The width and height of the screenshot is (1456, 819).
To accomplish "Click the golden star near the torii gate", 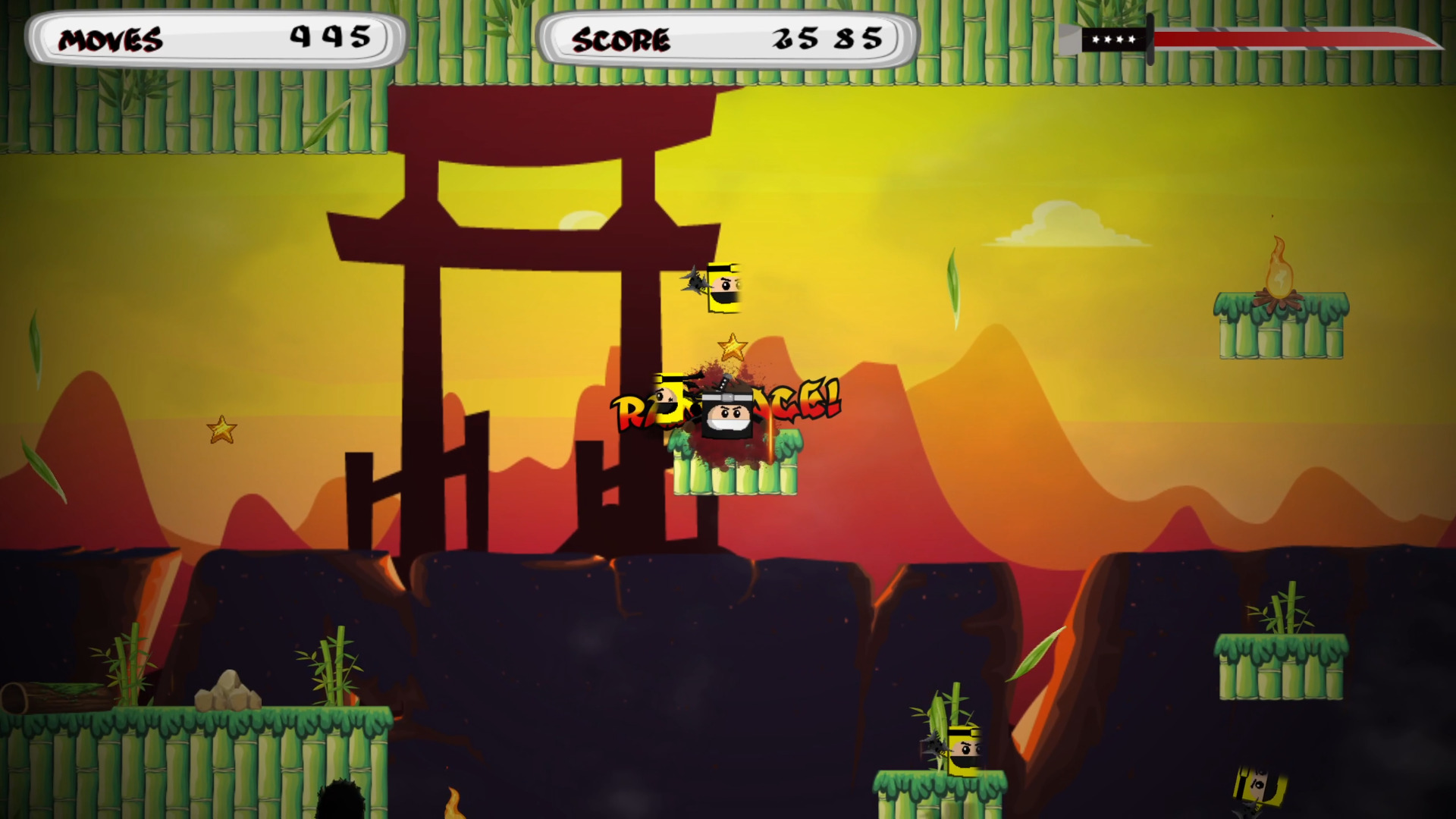I will [223, 428].
